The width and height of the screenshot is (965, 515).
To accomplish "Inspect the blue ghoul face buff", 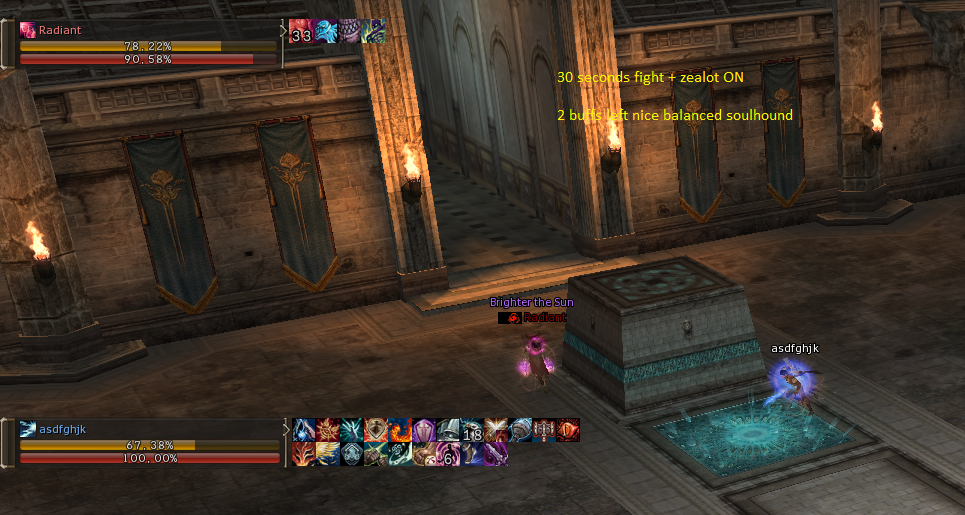I will pyautogui.click(x=326, y=31).
